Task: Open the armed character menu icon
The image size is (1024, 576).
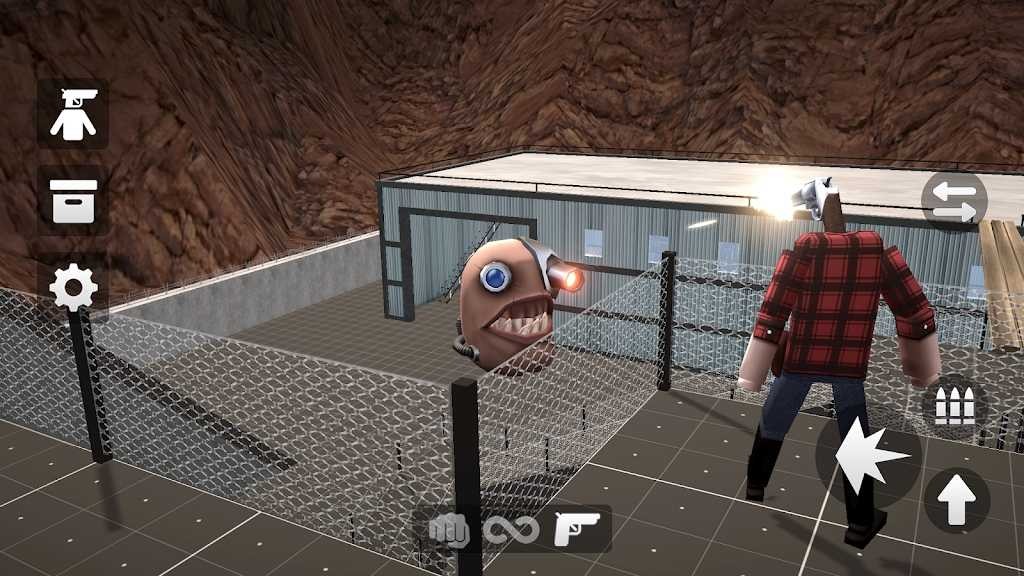Action: [x=73, y=114]
